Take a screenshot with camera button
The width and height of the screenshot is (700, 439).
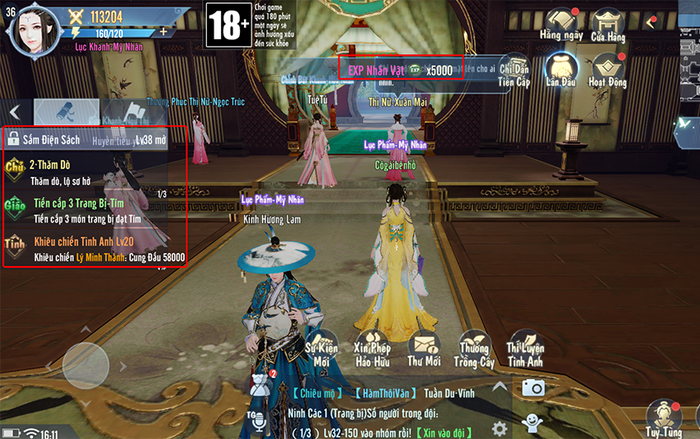[x=533, y=388]
